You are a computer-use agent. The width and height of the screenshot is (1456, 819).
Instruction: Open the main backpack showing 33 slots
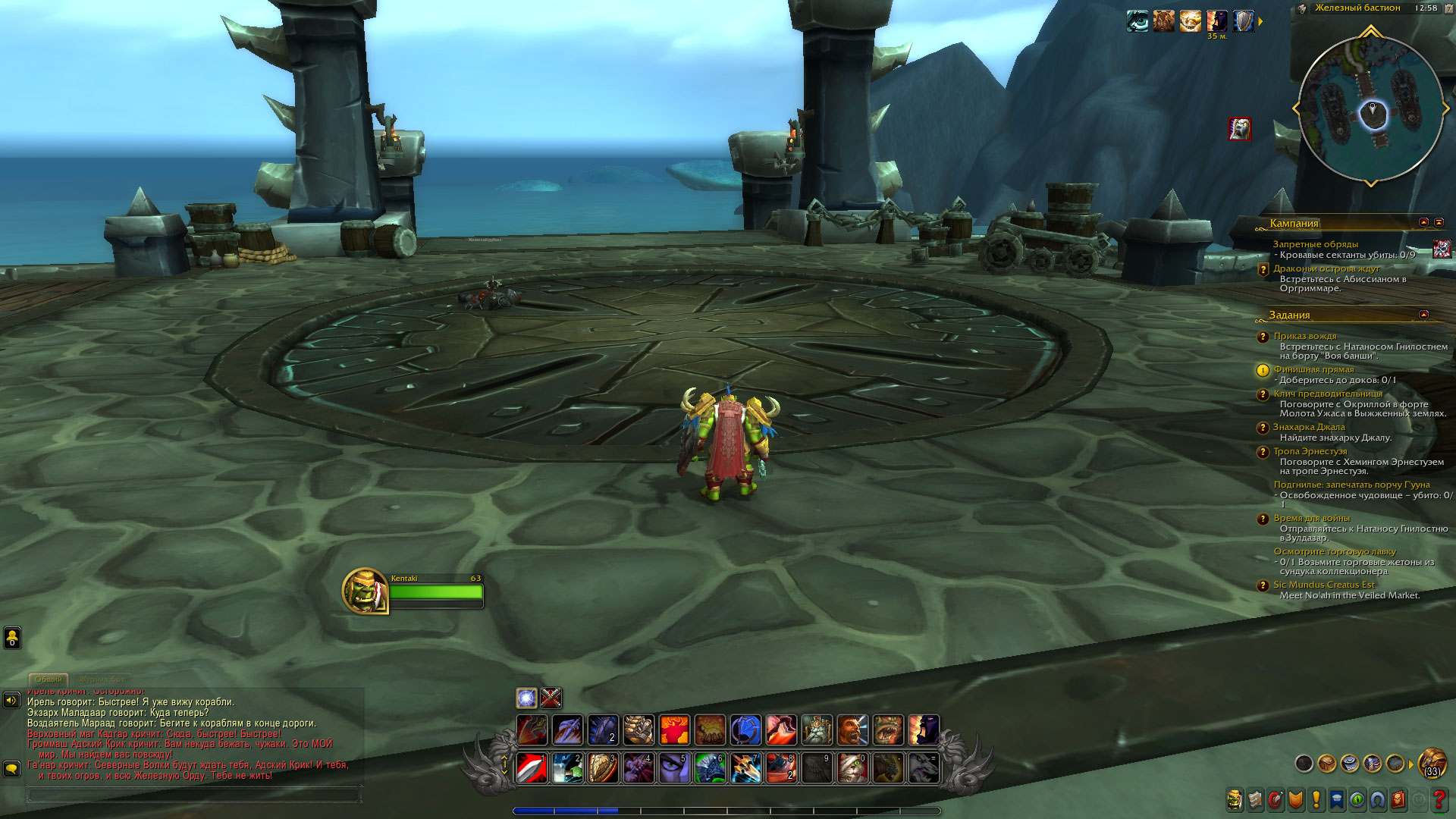[1432, 763]
